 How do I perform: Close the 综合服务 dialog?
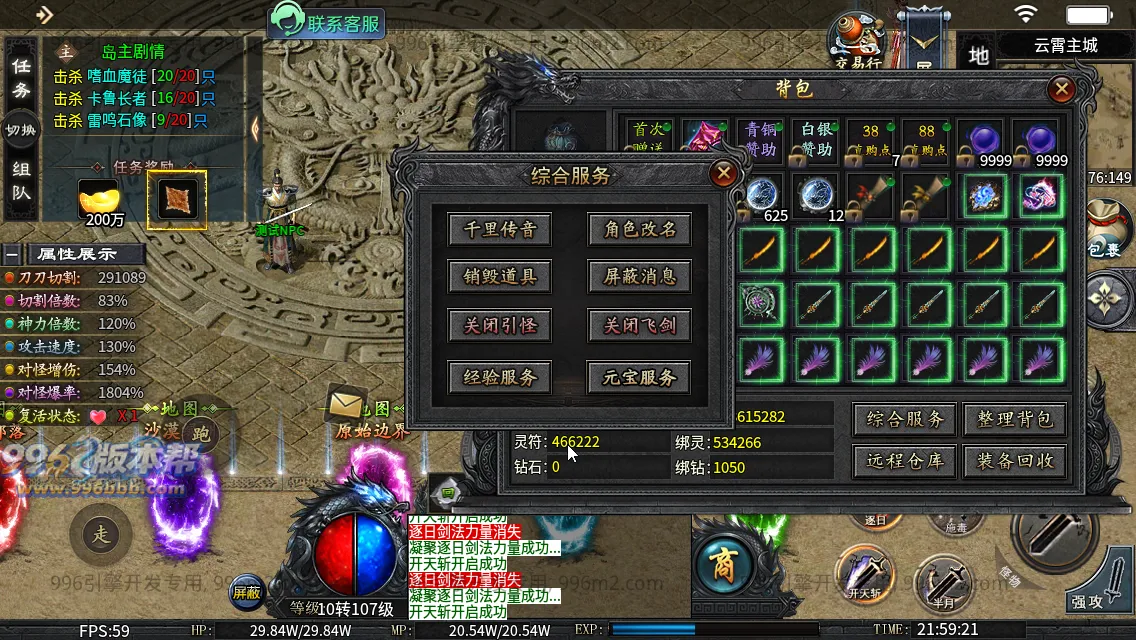pyautogui.click(x=722, y=174)
